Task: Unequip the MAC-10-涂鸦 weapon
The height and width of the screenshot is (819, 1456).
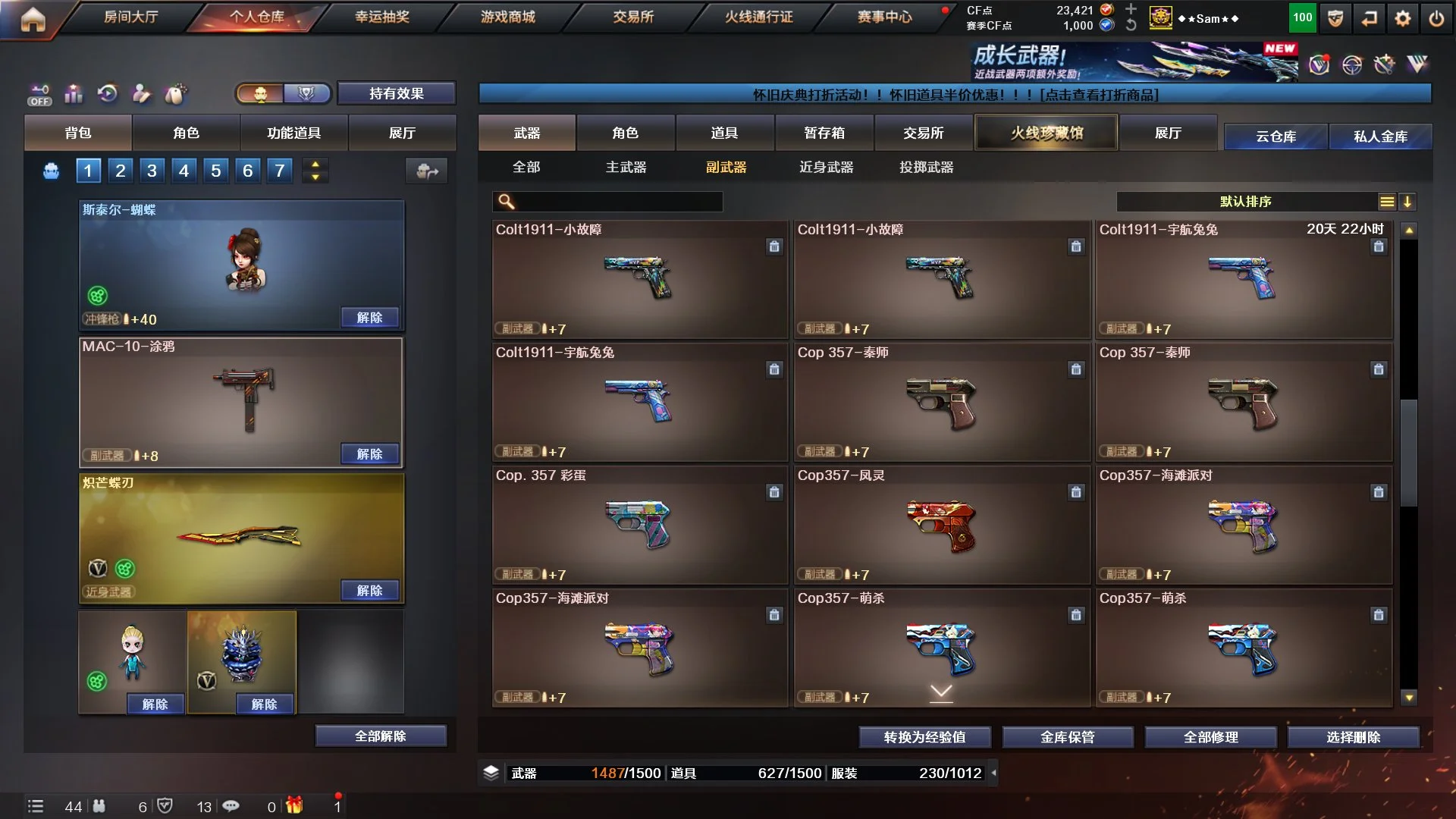Action: pyautogui.click(x=369, y=453)
